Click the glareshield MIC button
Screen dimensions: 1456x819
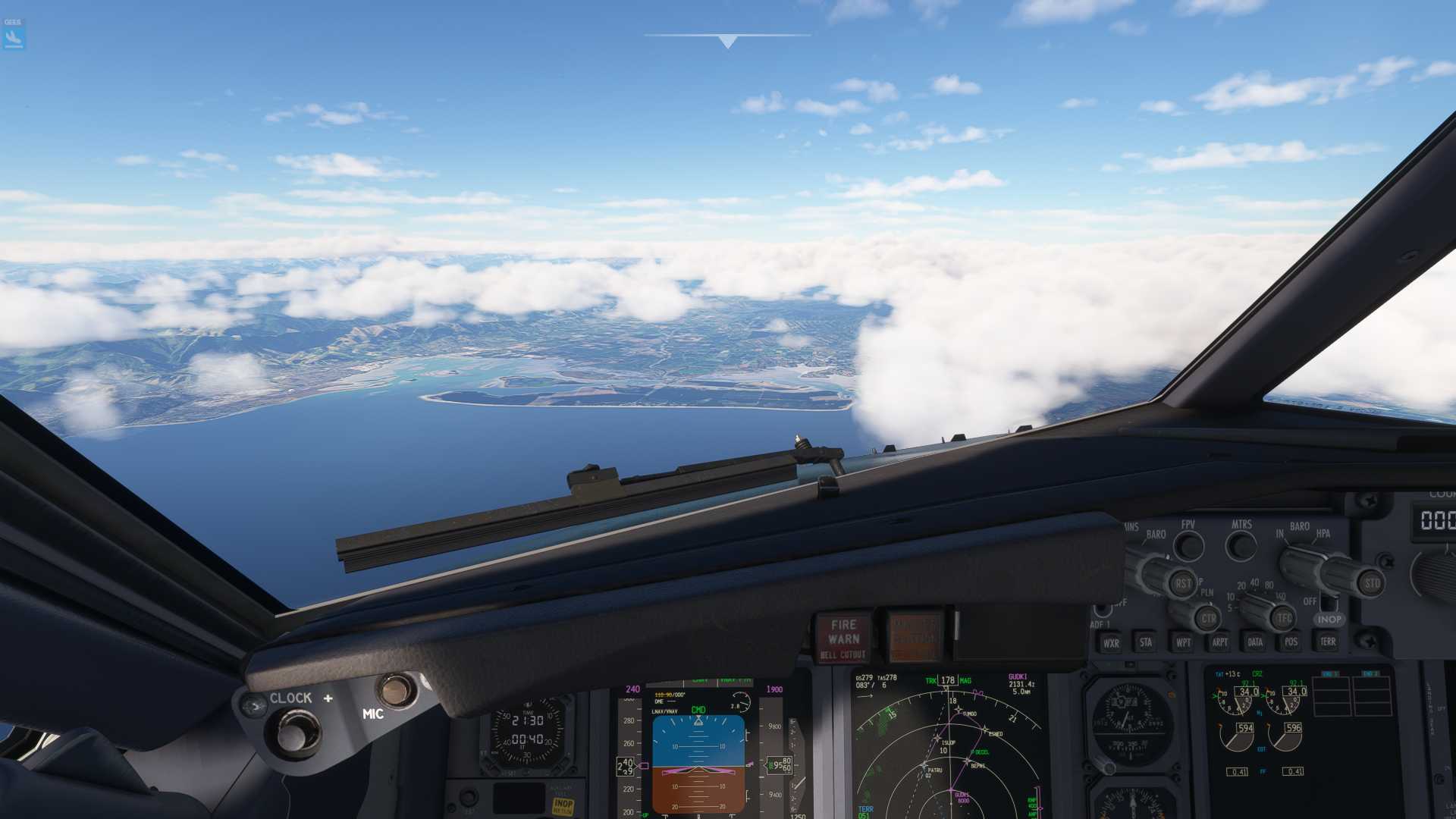pyautogui.click(x=395, y=690)
